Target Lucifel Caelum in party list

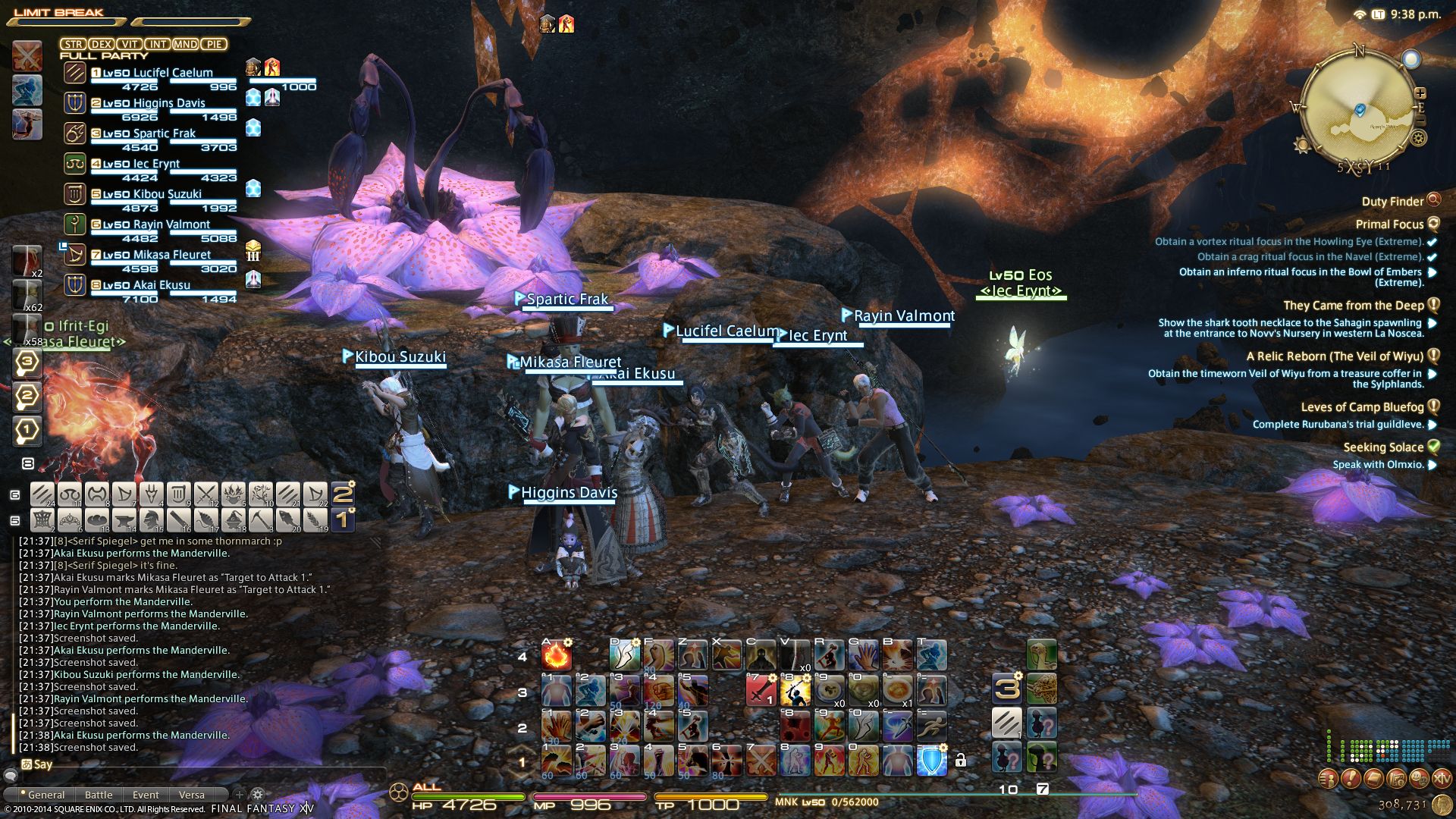(172, 74)
